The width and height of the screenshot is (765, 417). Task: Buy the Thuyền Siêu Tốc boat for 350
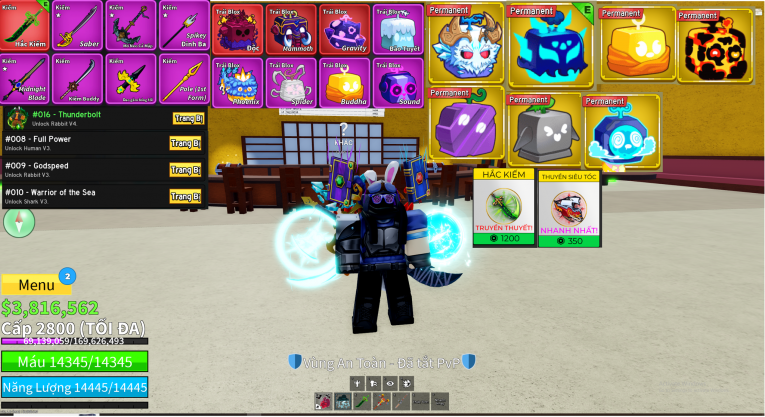pyautogui.click(x=569, y=209)
